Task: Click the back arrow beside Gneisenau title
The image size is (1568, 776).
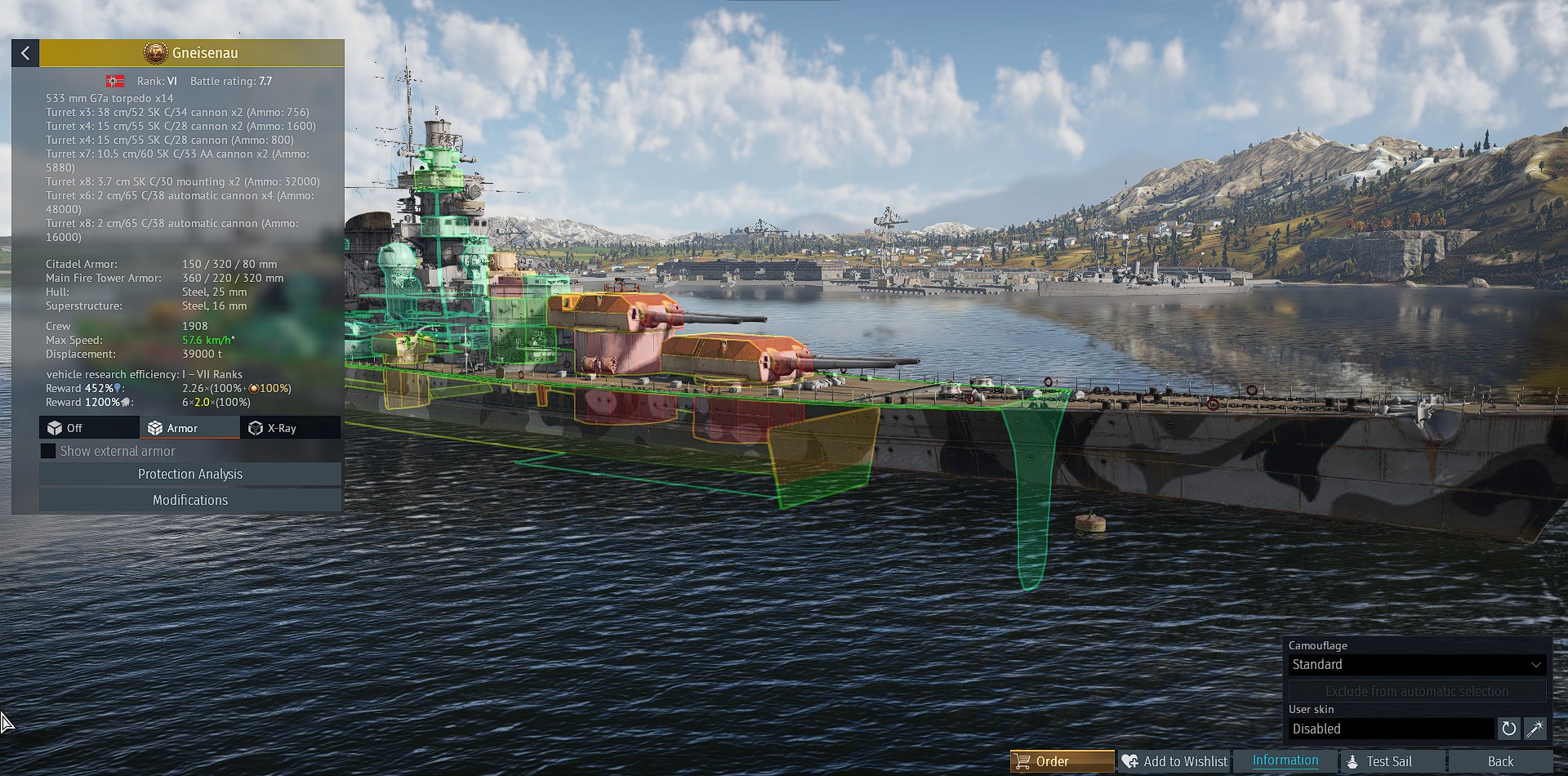Action: (x=25, y=53)
